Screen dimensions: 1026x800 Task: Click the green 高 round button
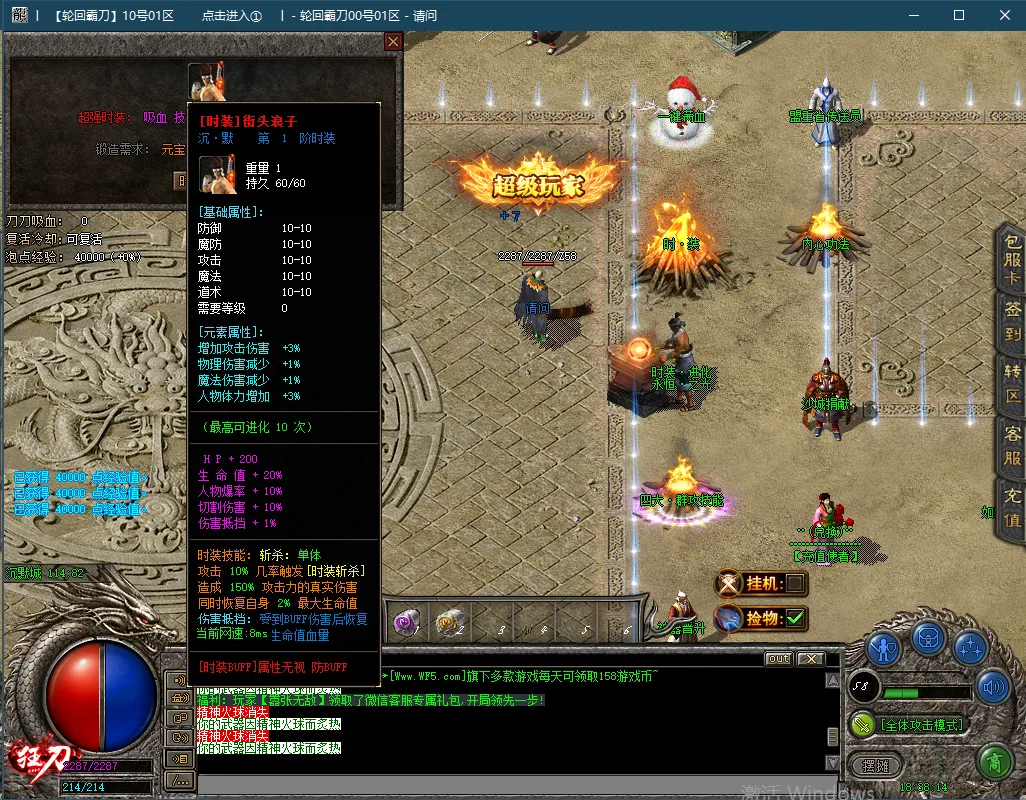point(993,764)
